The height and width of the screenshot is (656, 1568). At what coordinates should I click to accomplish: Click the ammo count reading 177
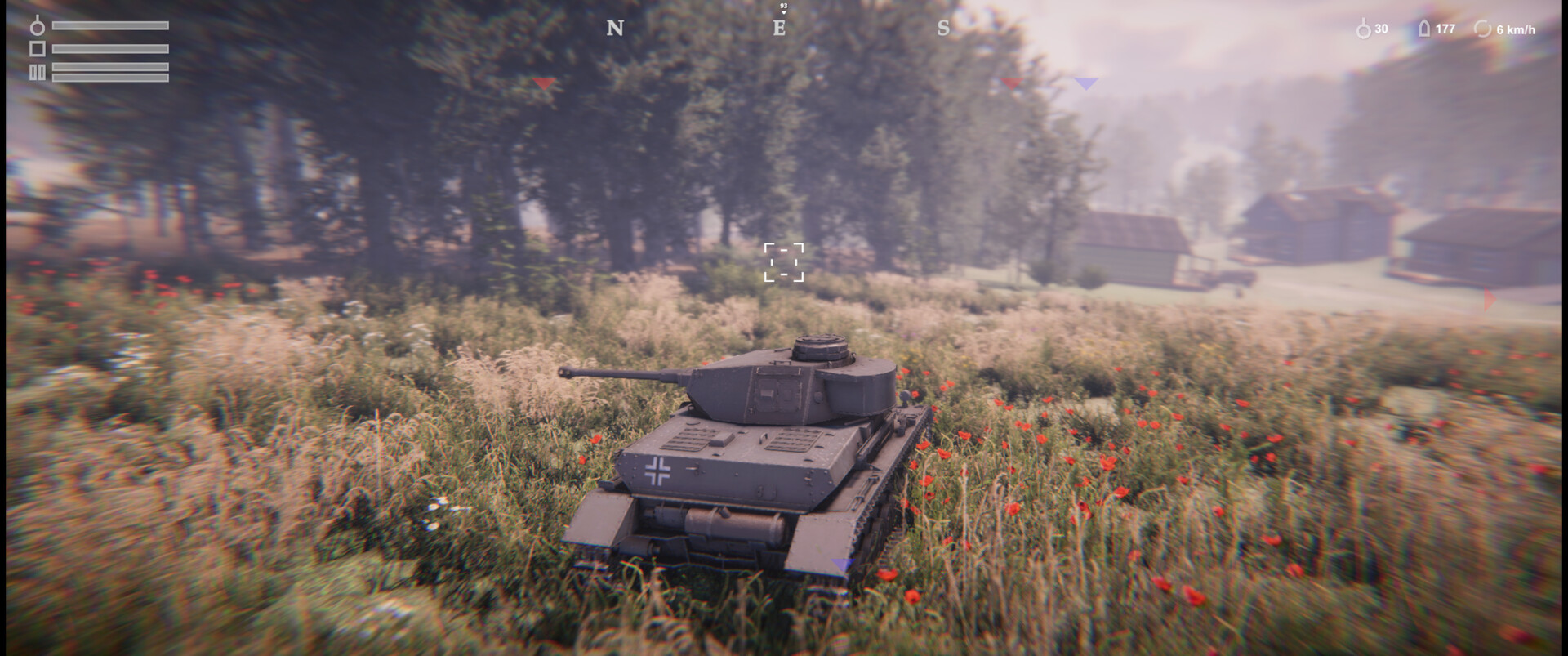click(1445, 28)
